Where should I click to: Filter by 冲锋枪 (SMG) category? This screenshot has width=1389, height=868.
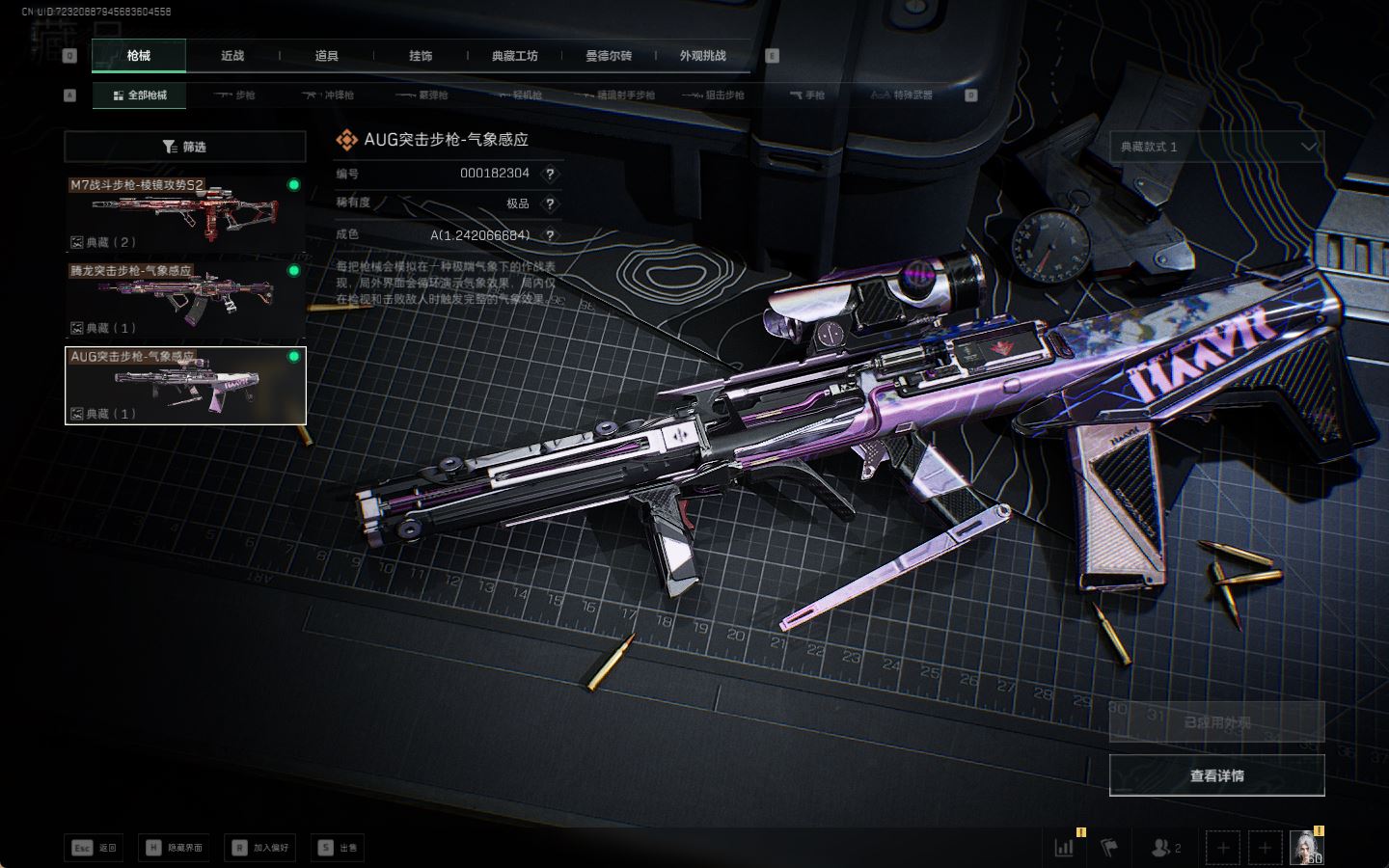click(x=329, y=95)
